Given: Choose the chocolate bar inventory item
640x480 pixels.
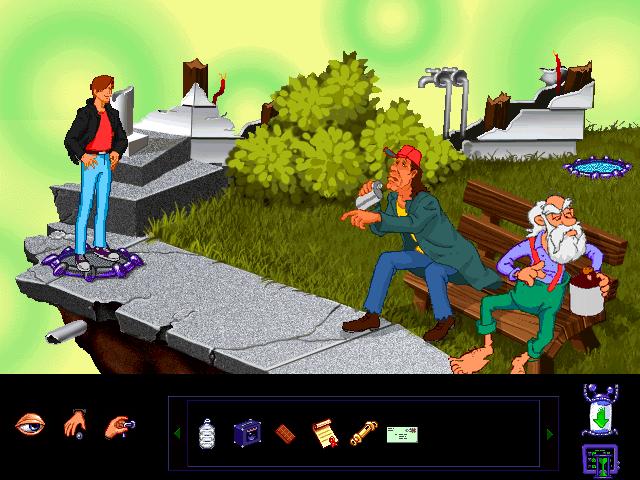Looking at the screenshot, I should (x=285, y=432).
